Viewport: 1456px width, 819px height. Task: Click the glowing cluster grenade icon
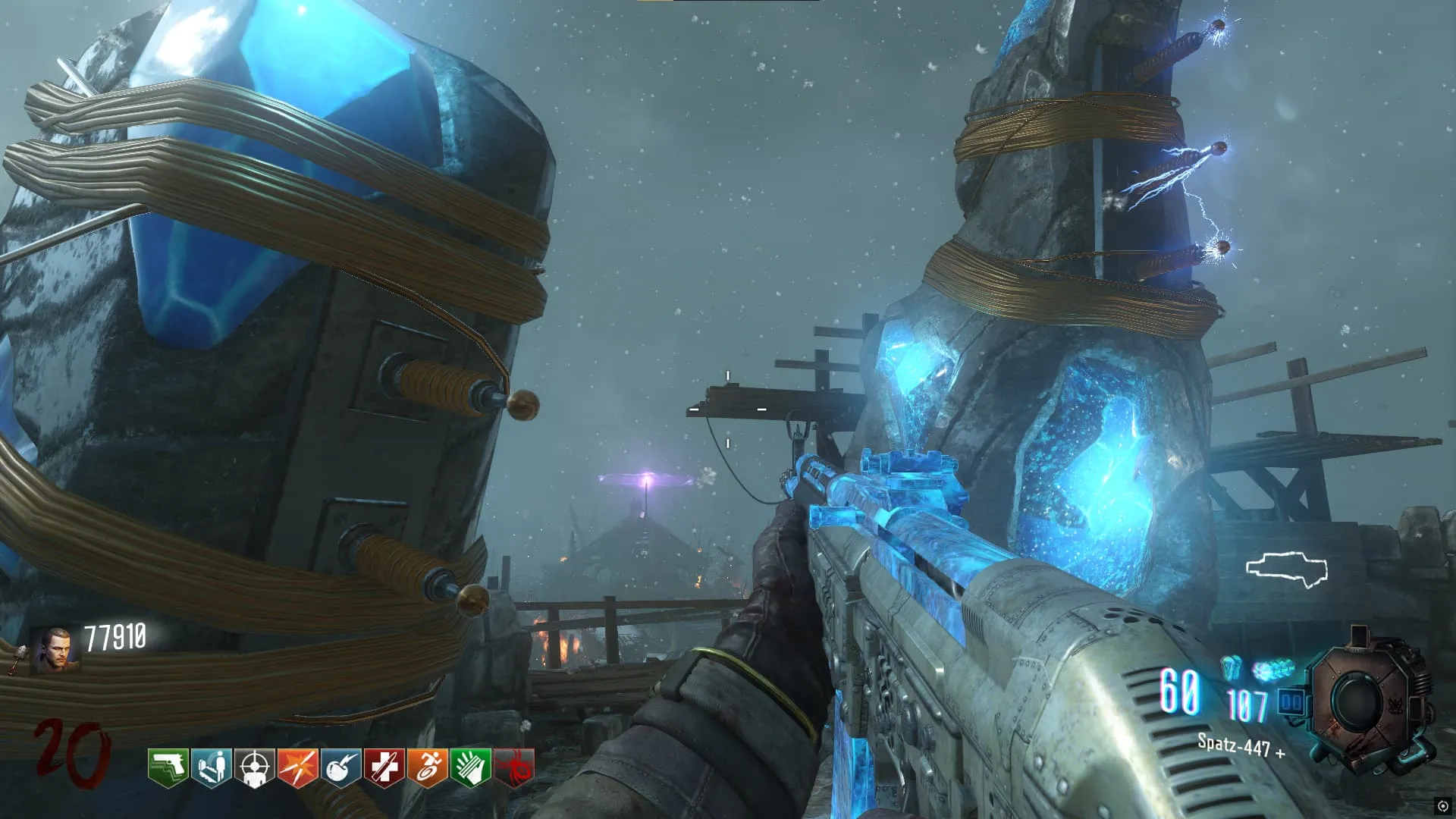tap(1272, 670)
